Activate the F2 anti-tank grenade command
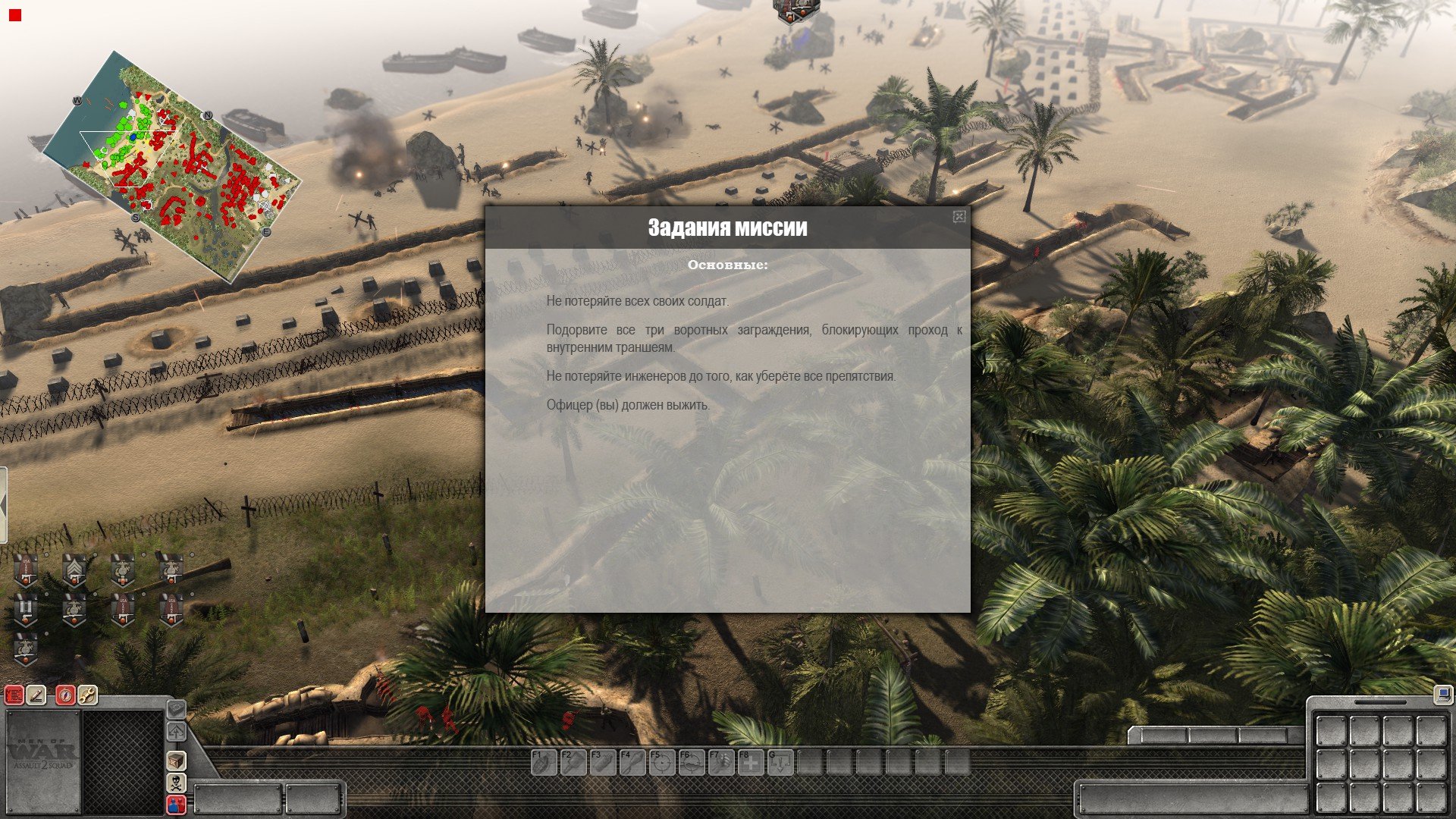Screen dimensions: 1456x819 coord(573,762)
